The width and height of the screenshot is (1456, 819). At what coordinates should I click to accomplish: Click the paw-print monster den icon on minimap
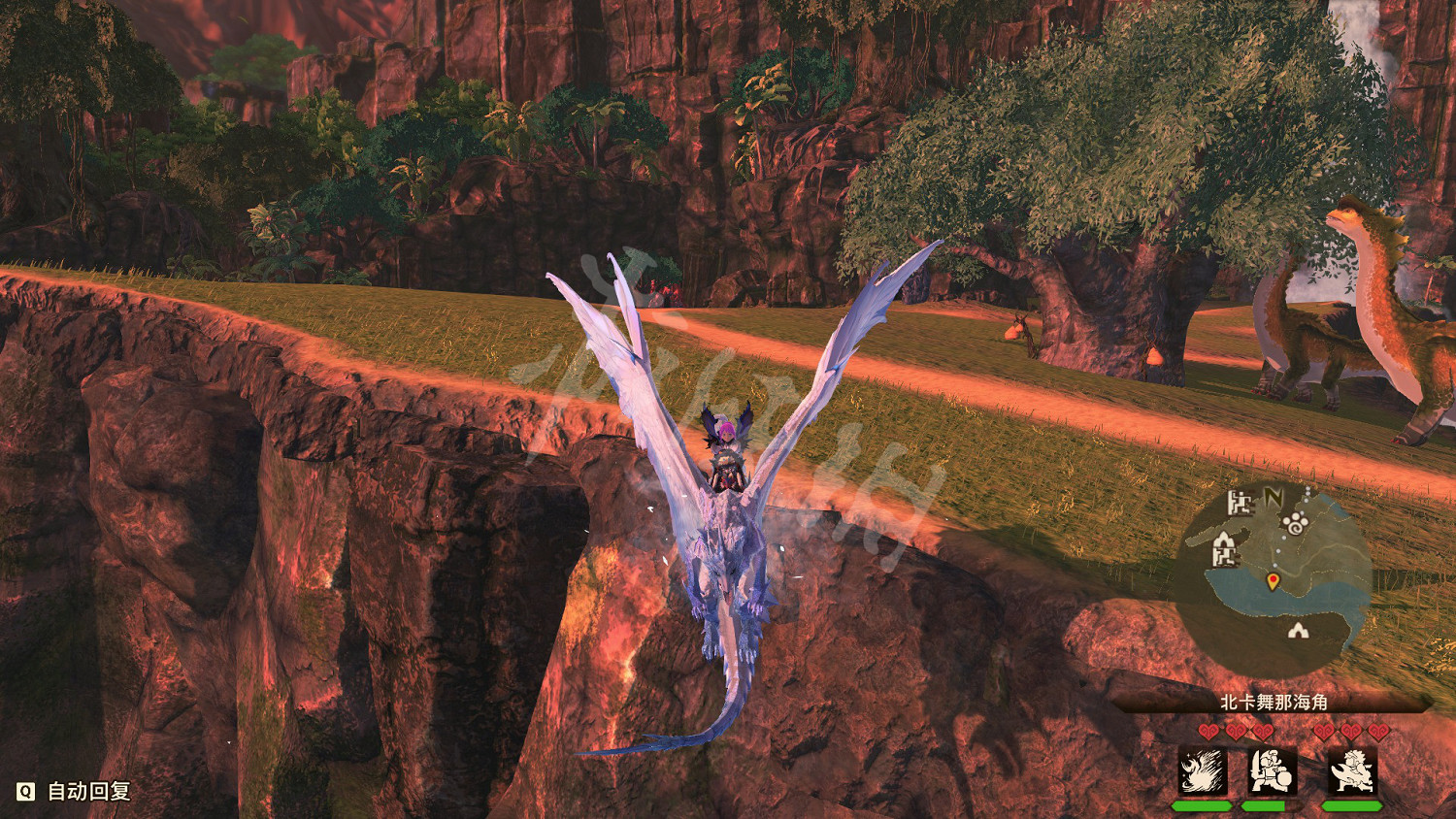[1295, 523]
